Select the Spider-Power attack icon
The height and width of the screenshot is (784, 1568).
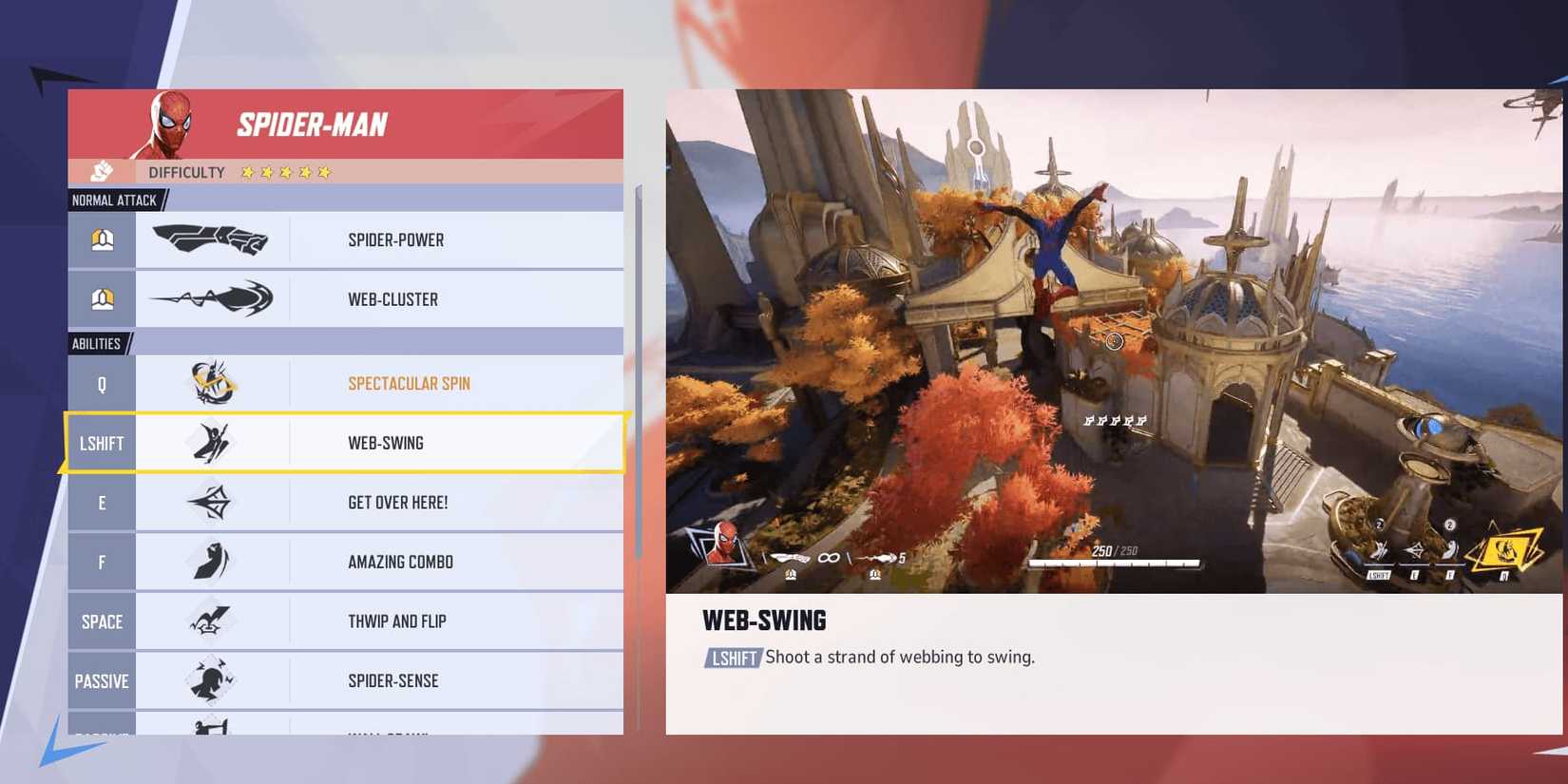coord(211,239)
